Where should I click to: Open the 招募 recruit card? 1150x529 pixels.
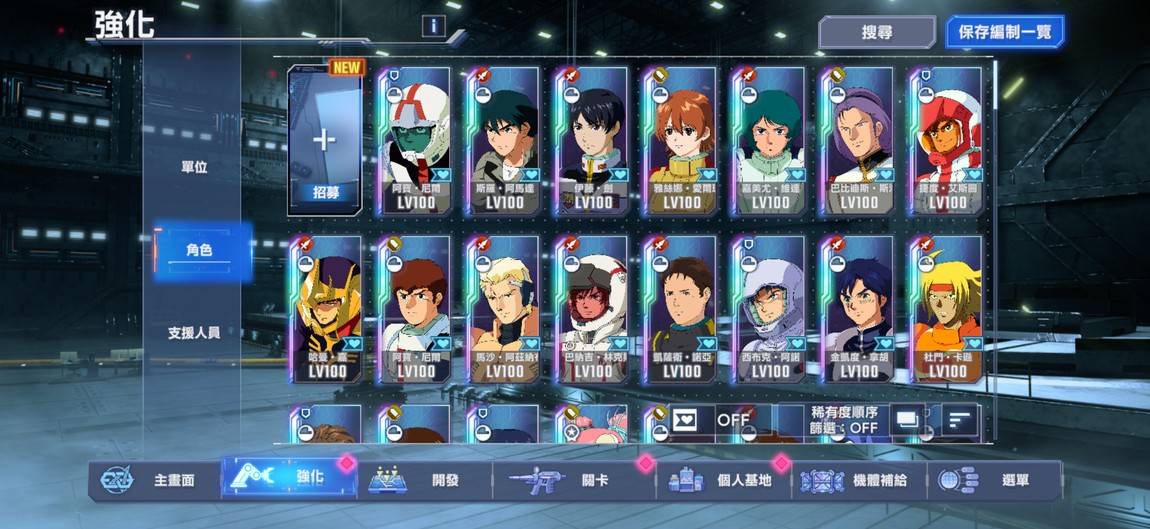pyautogui.click(x=324, y=141)
